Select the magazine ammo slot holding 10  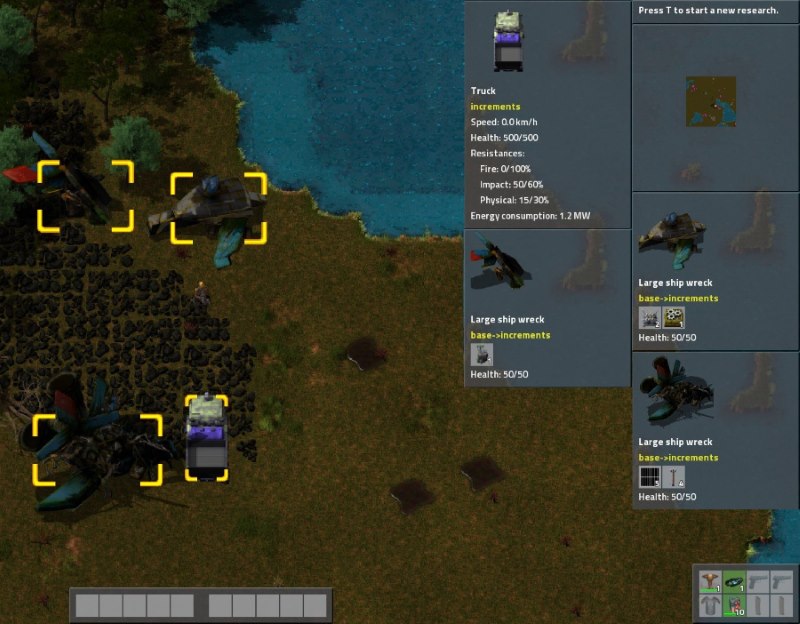coord(734,604)
